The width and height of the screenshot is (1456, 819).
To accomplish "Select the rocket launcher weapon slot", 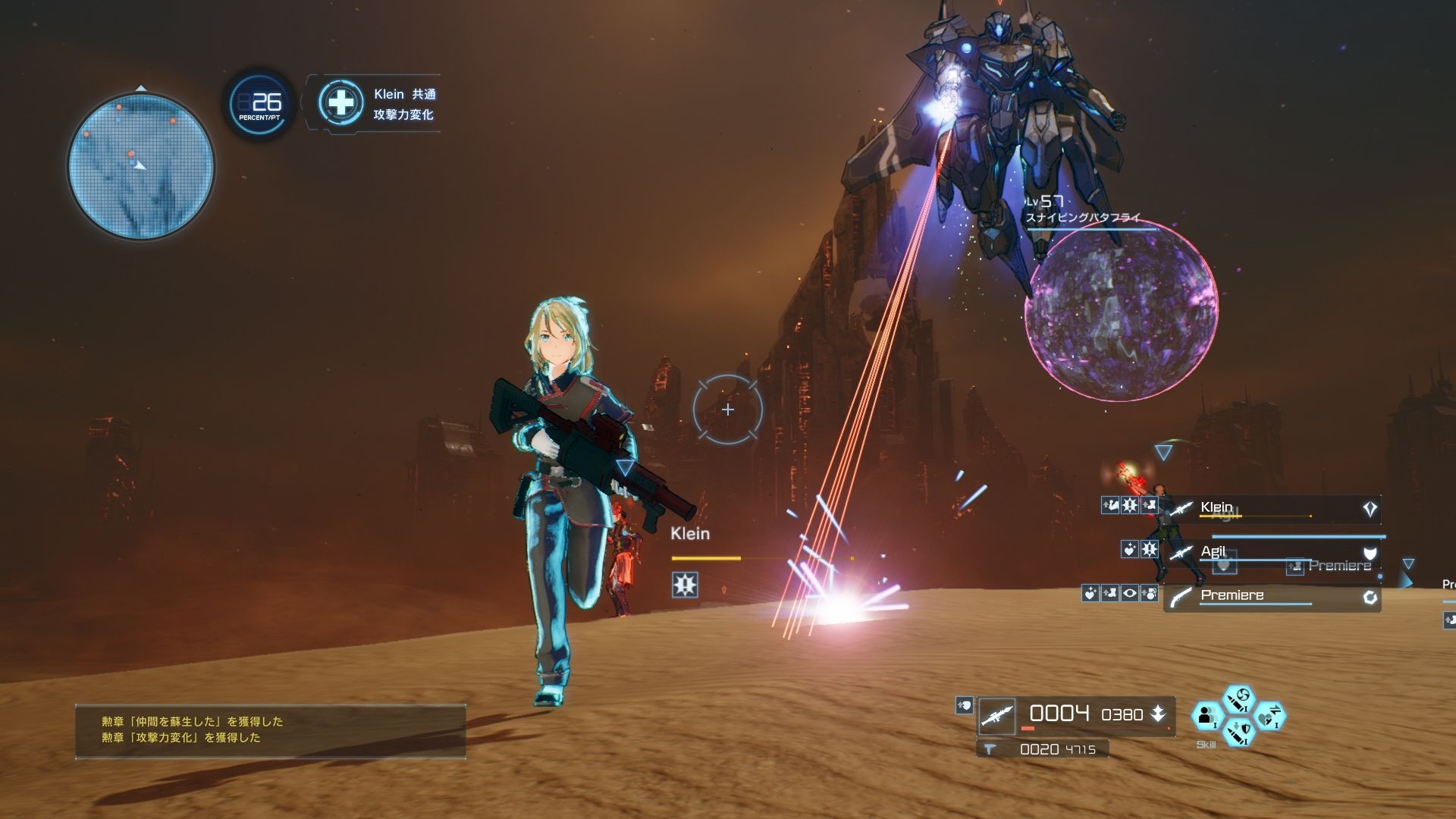I will [x=996, y=716].
